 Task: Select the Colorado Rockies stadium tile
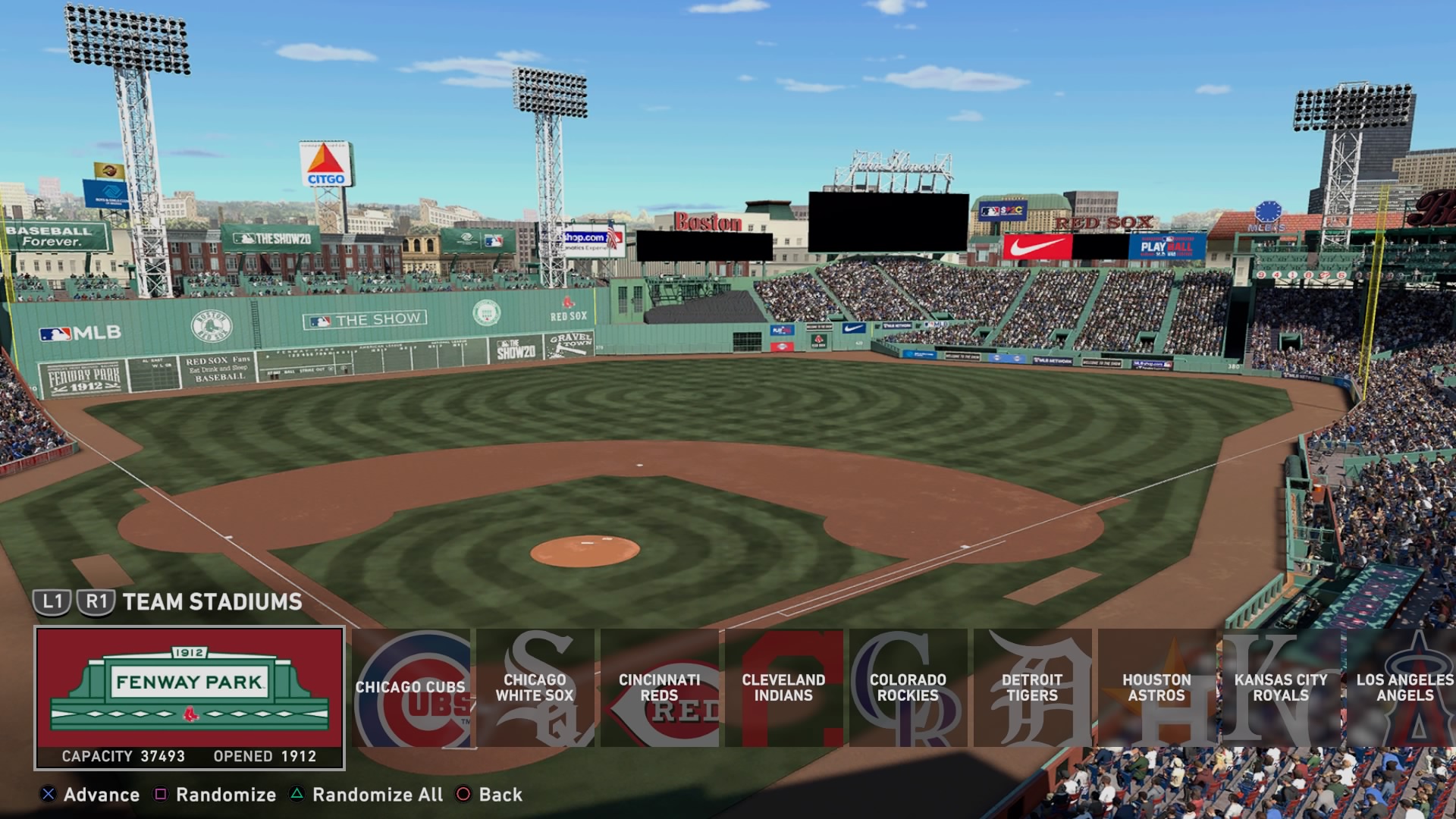[x=908, y=688]
